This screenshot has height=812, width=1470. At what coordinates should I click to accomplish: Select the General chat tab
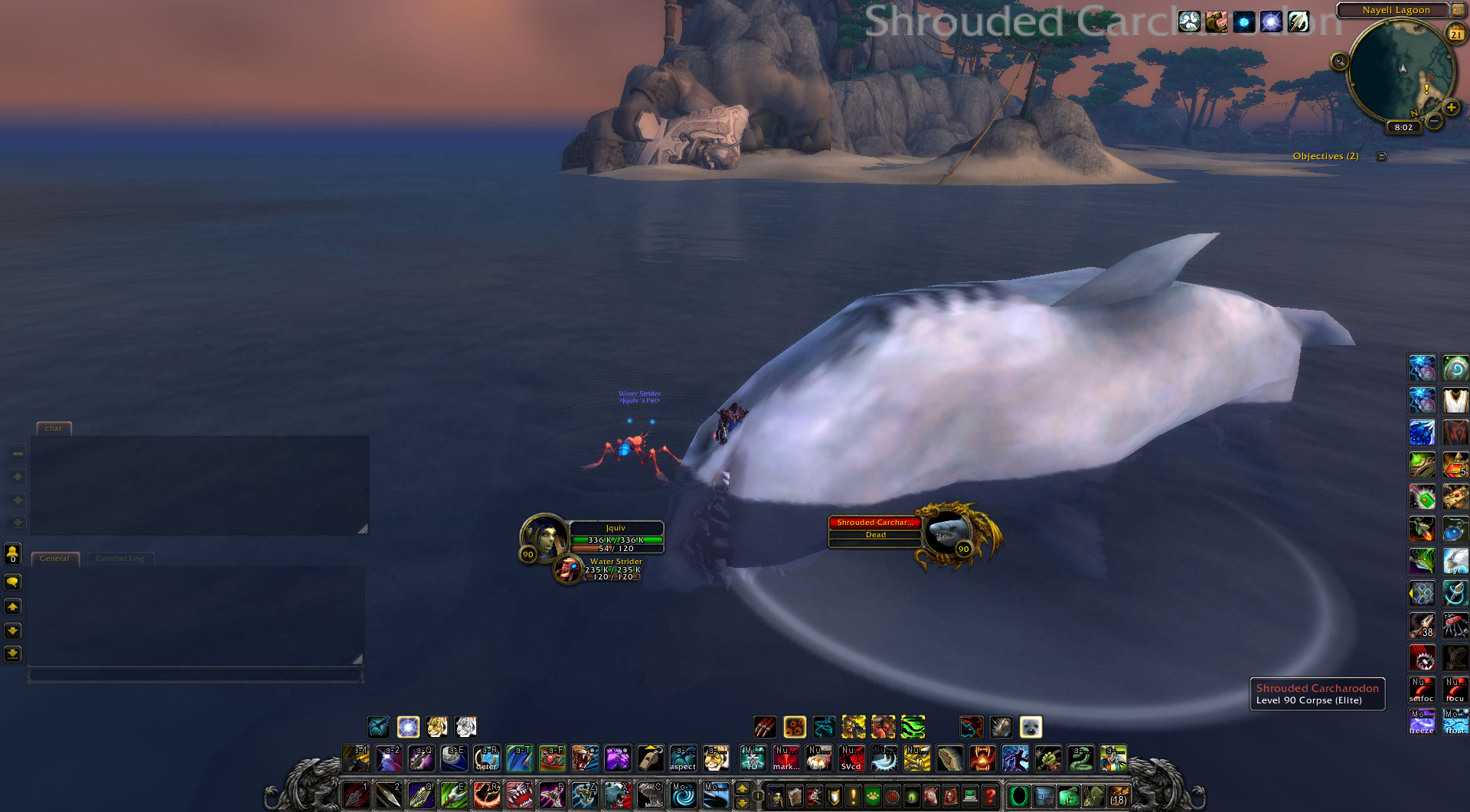(54, 559)
